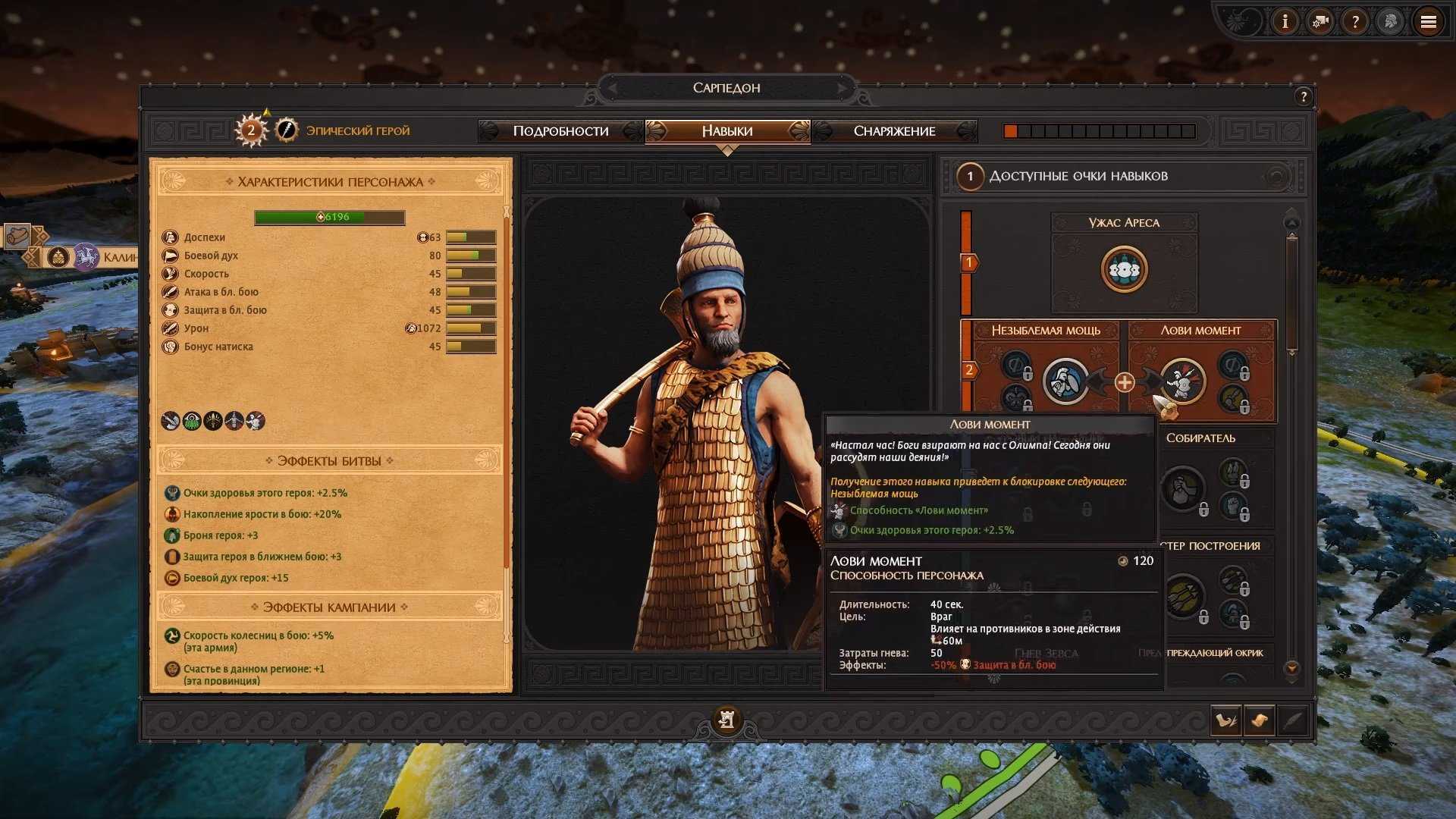Pick the Лови момент skill icon

pos(1181,381)
